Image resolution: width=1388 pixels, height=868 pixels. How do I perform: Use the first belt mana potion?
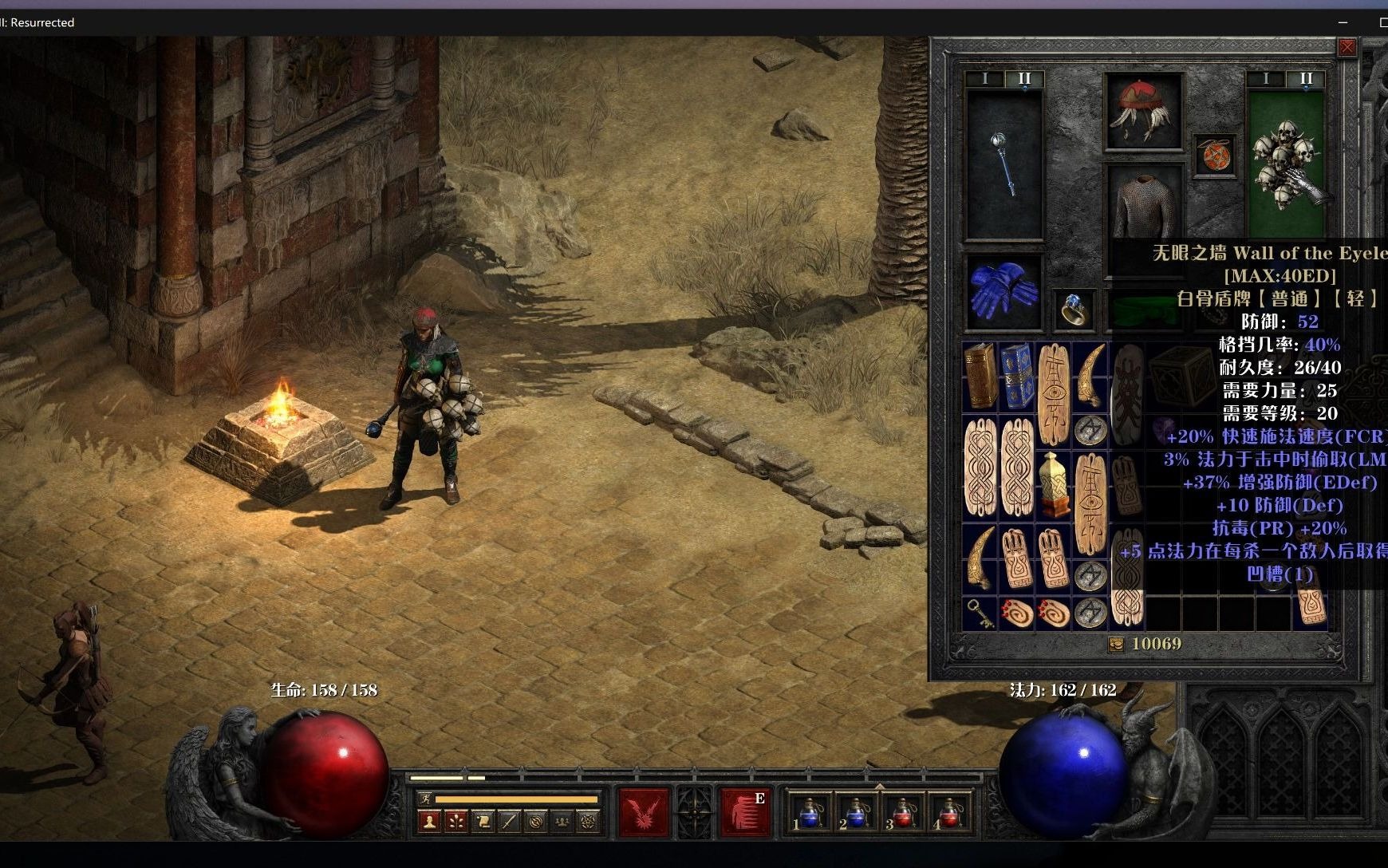coord(810,815)
